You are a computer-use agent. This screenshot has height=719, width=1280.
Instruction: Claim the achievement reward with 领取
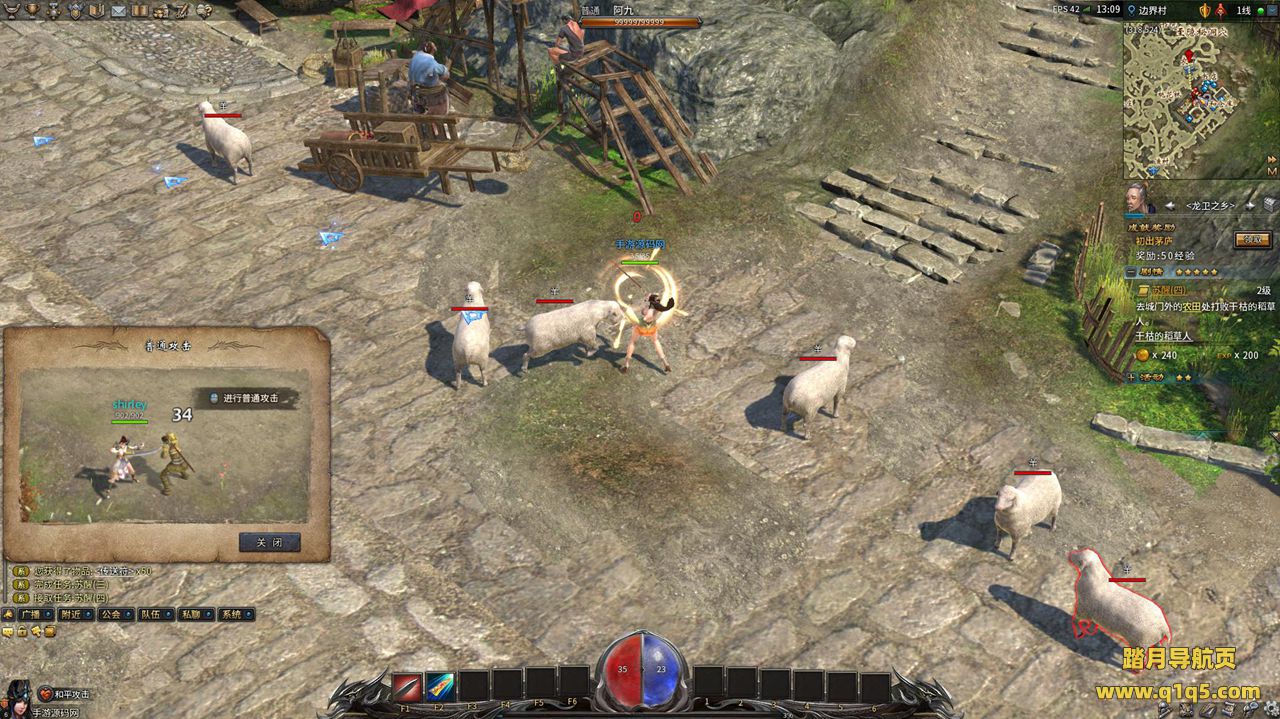1253,239
